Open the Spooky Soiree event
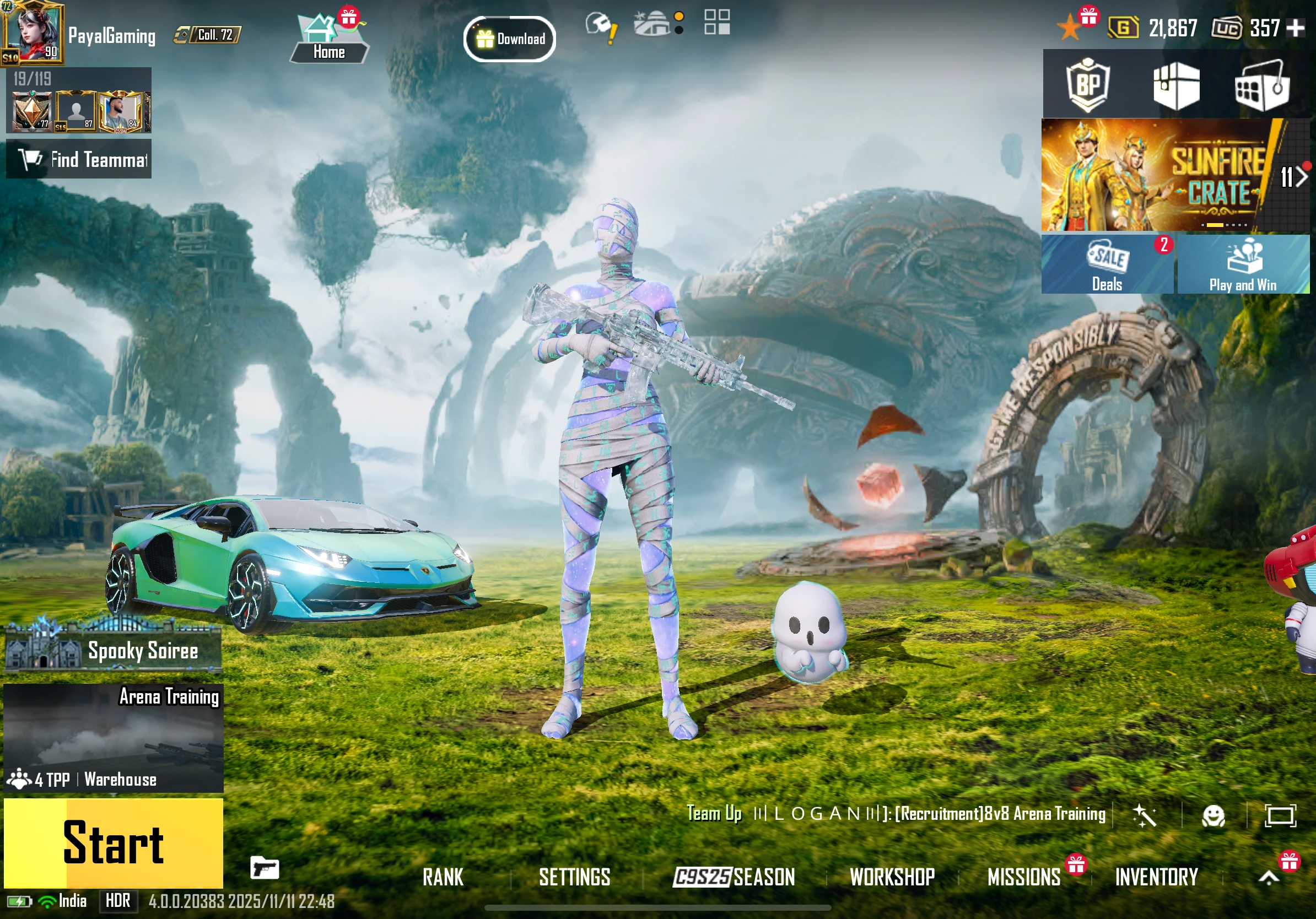 point(114,651)
